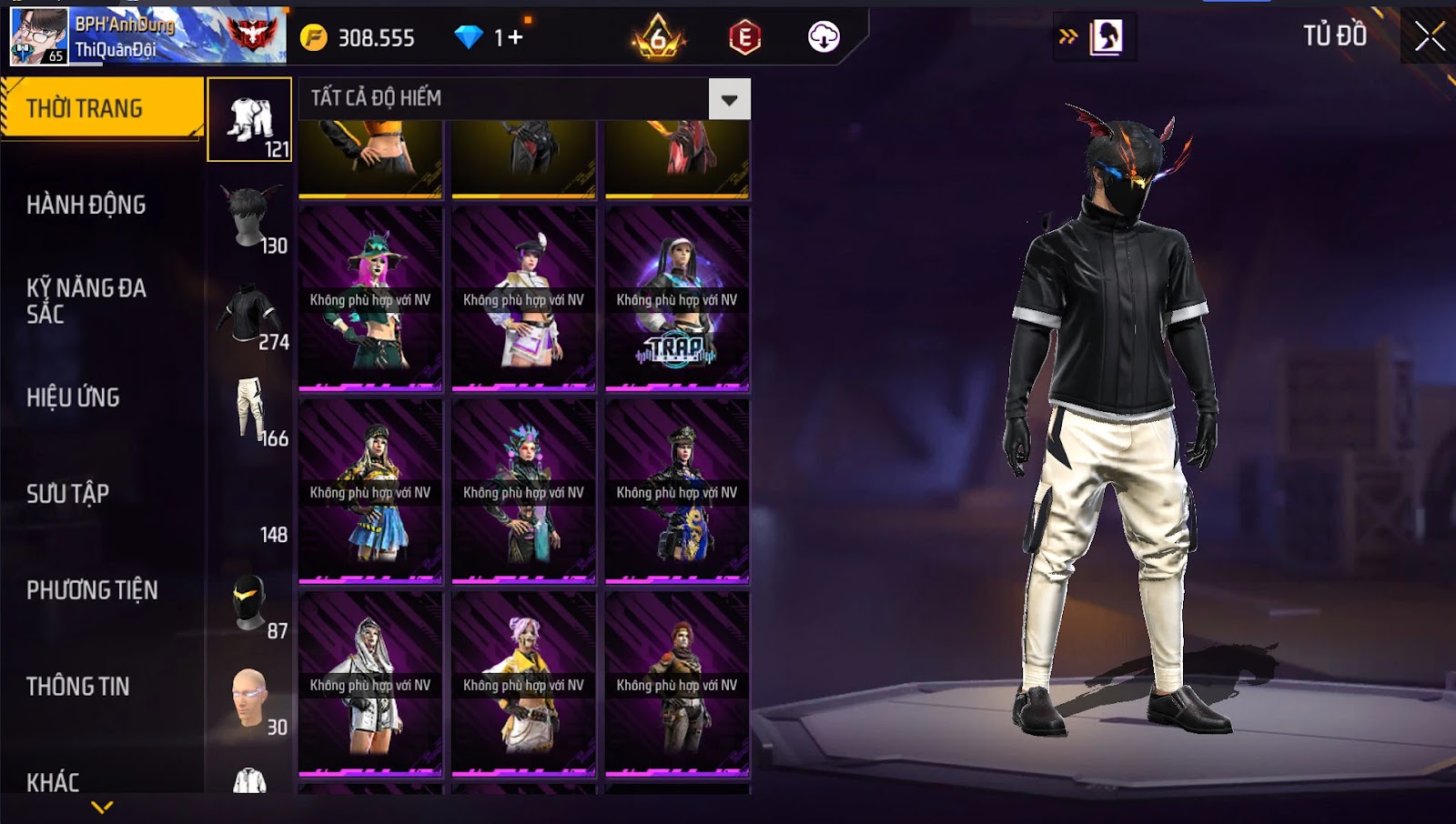Open the PHƯƠNG TIỆN category

click(92, 590)
